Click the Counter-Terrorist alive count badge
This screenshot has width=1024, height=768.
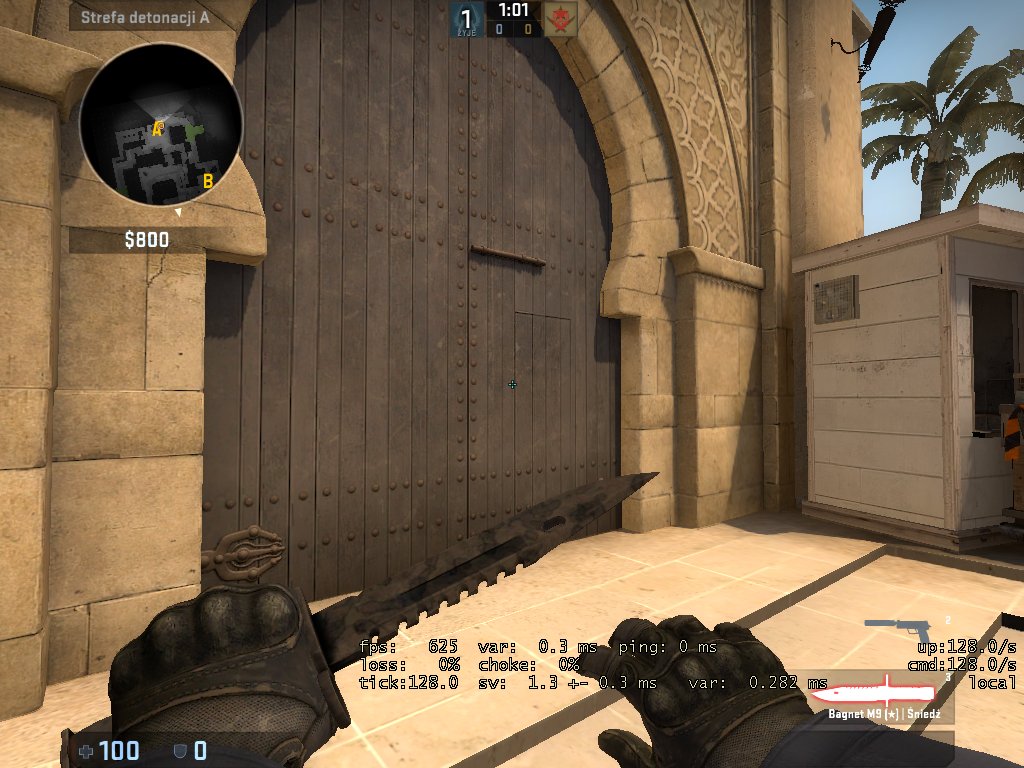[465, 17]
